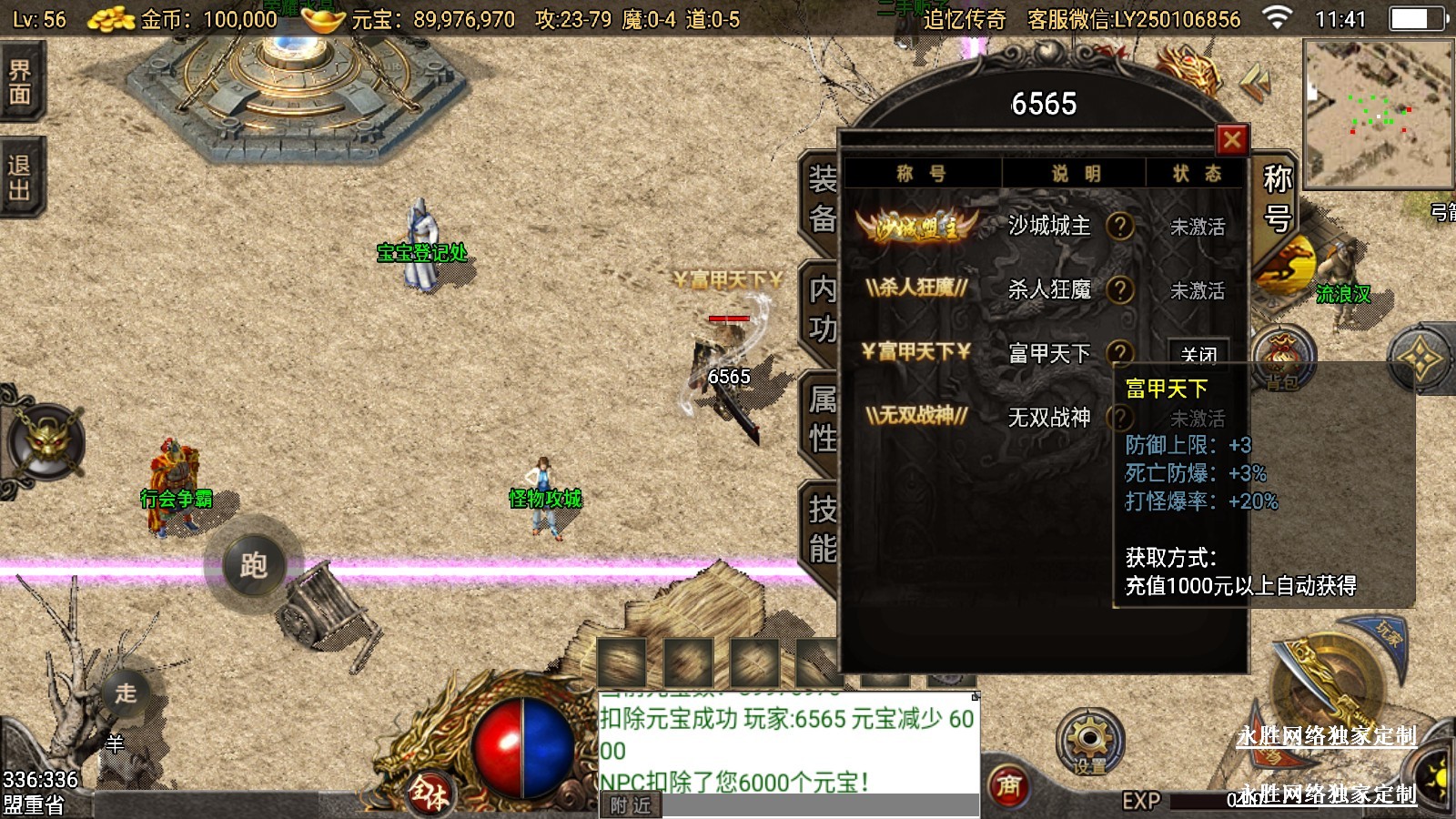This screenshot has height=819, width=1456.
Task: Open the minimap
Action: pos(1378,113)
